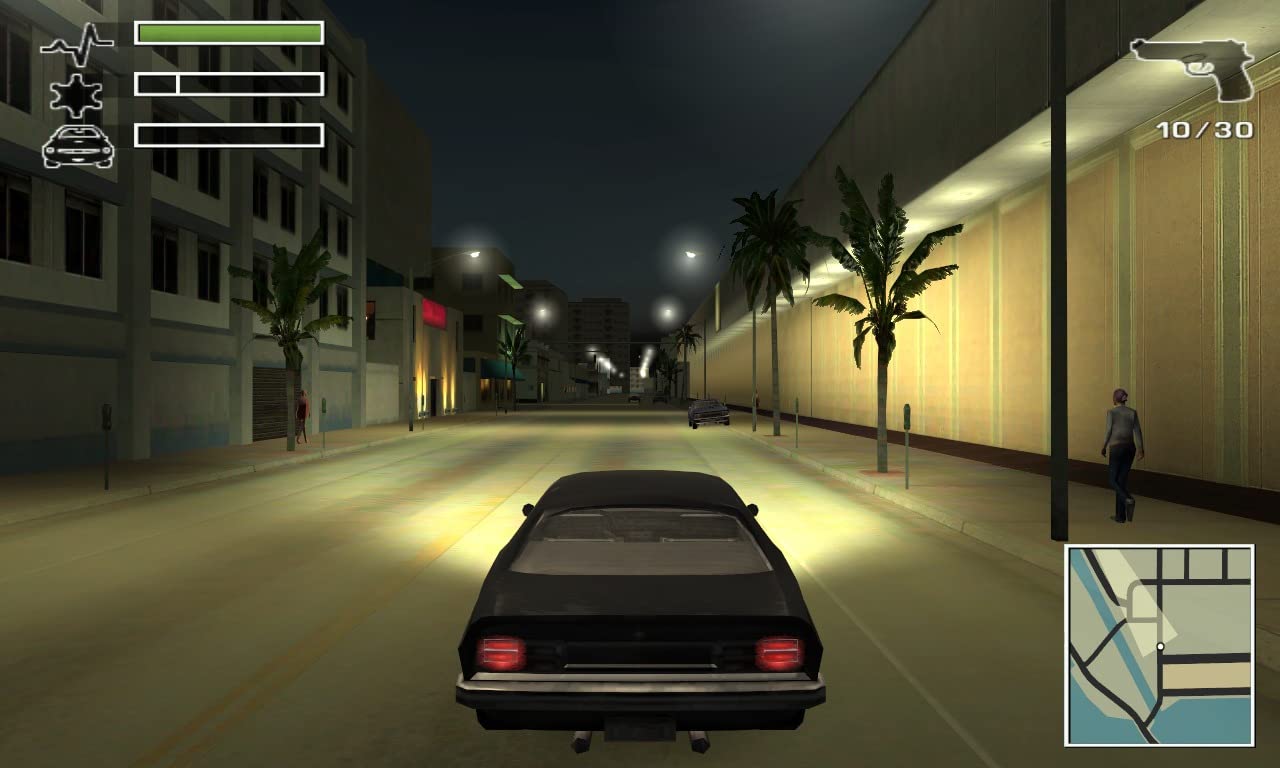
Task: Tap the badge icon above the car icon
Action: coord(74,95)
